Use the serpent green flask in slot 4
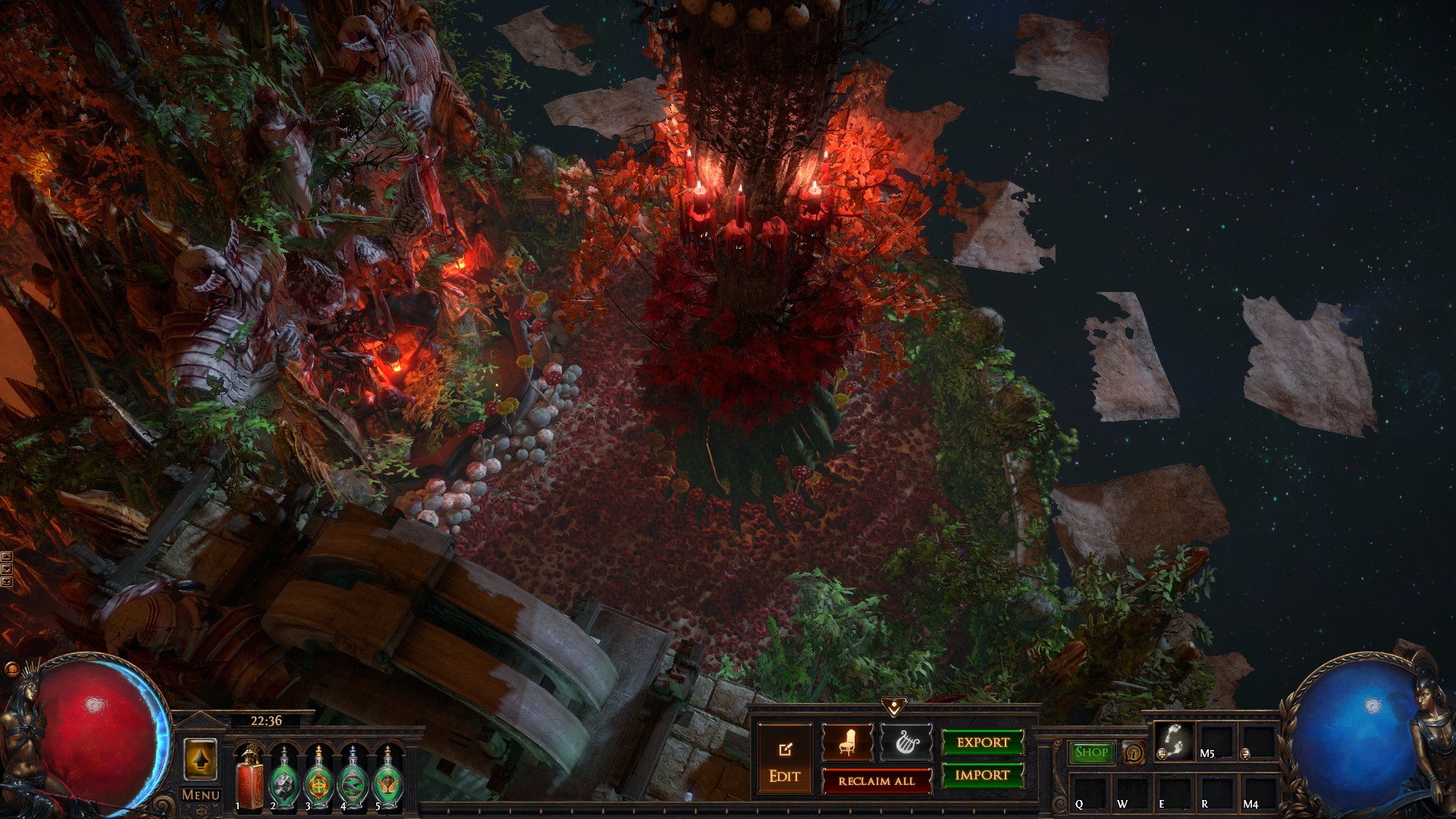Image resolution: width=1456 pixels, height=819 pixels. (353, 777)
